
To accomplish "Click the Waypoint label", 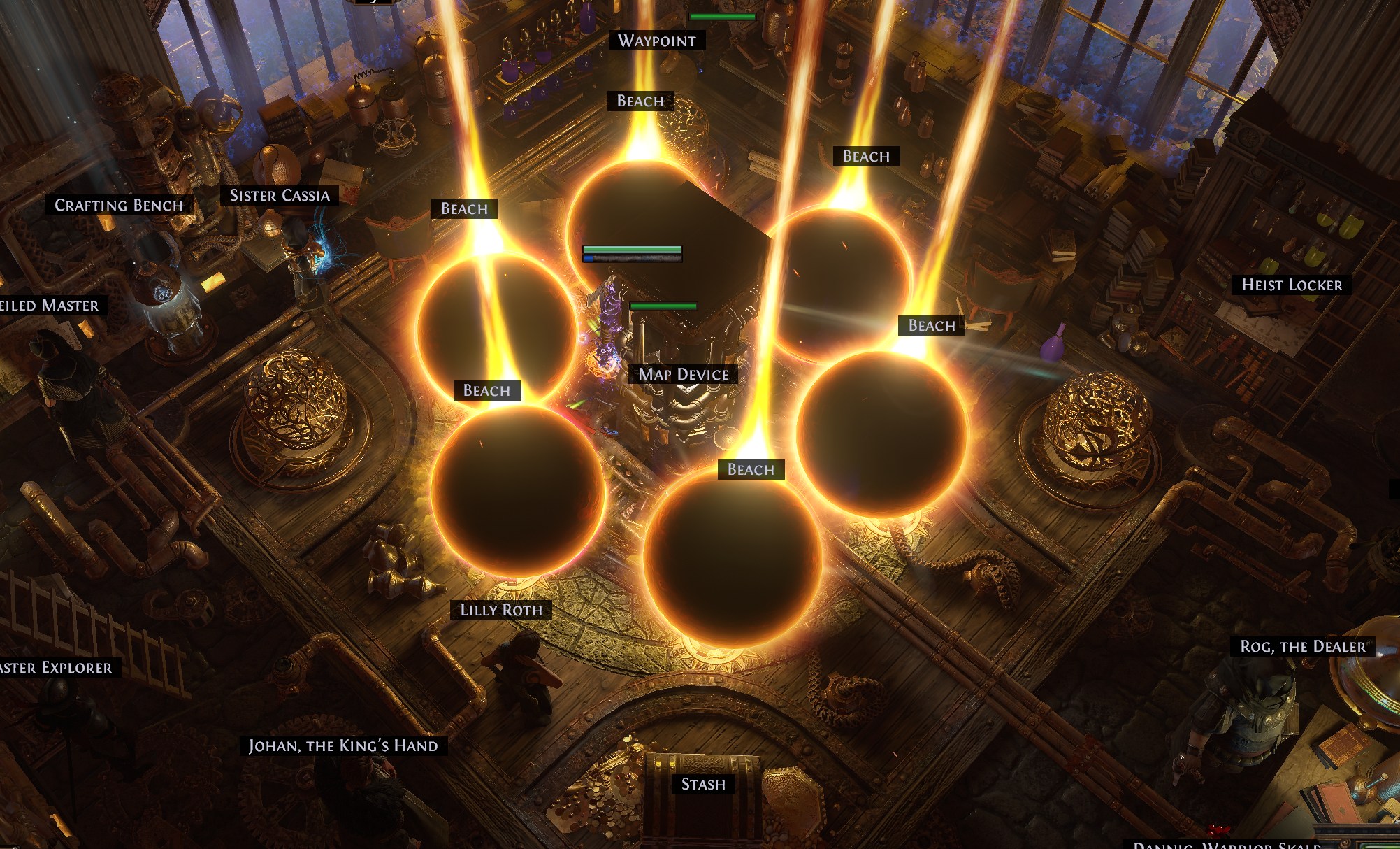I will pos(656,41).
